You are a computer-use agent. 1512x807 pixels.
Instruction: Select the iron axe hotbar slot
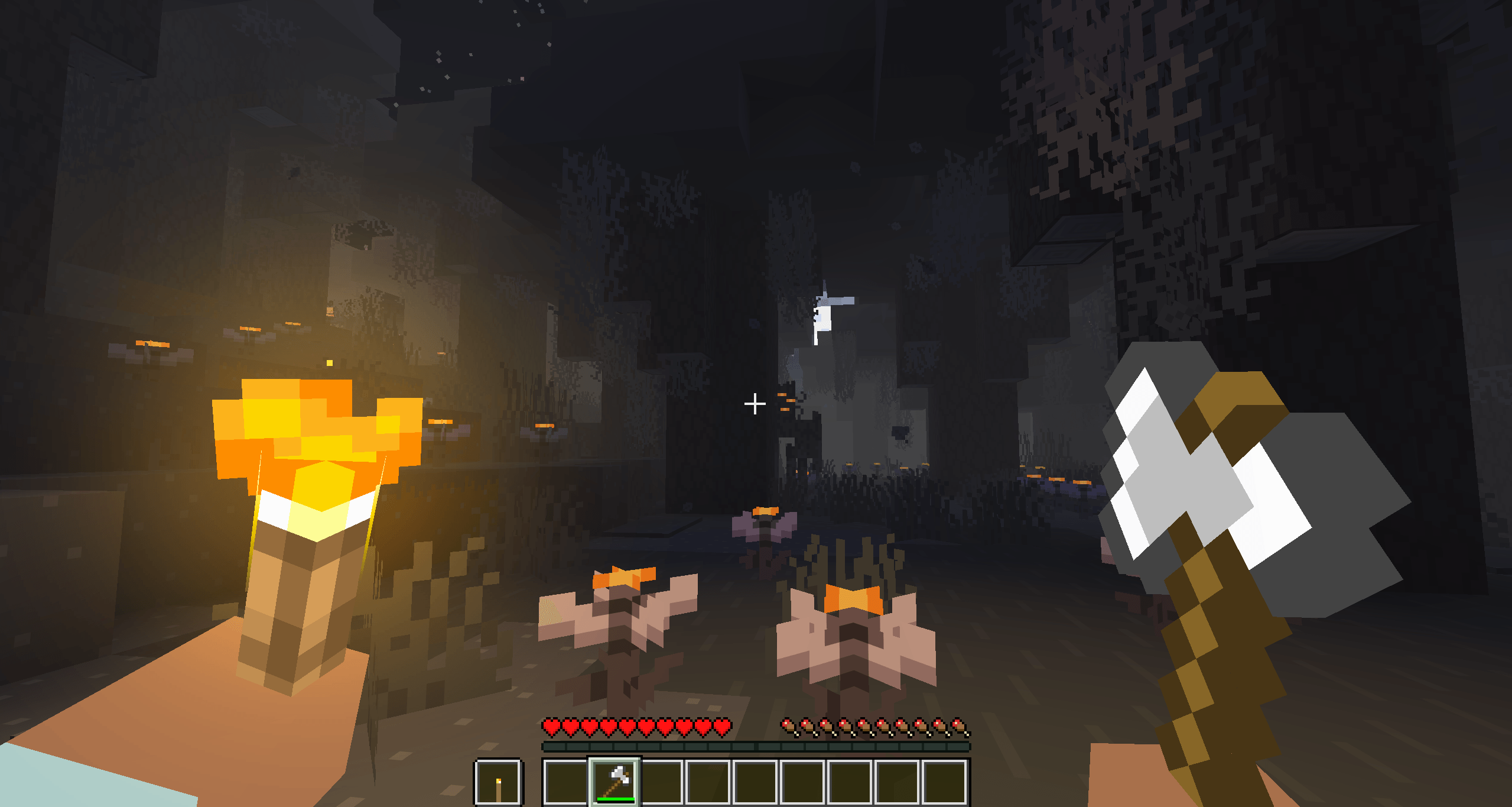coord(614,782)
